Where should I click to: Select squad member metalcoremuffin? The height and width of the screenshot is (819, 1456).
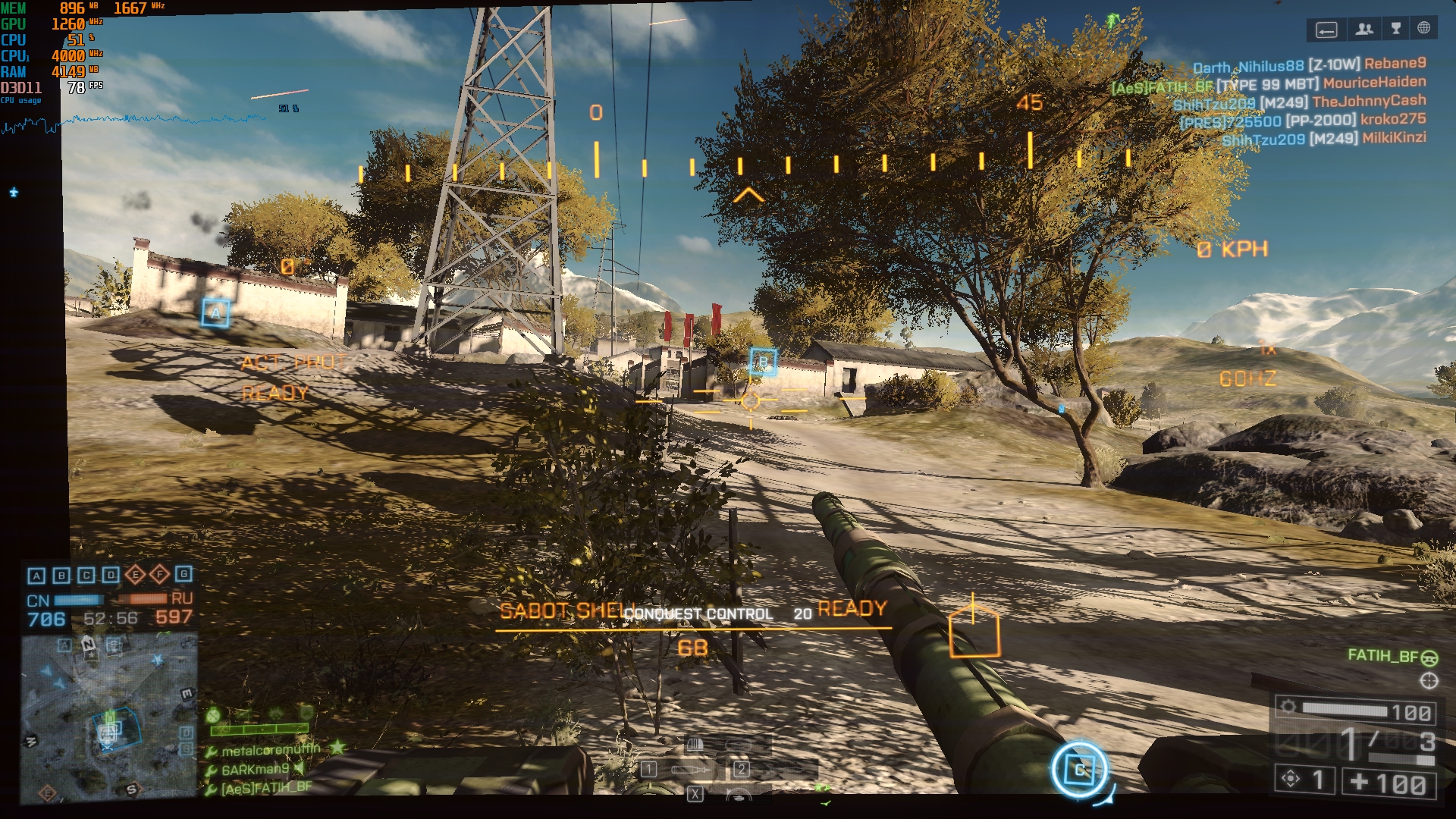[271, 750]
